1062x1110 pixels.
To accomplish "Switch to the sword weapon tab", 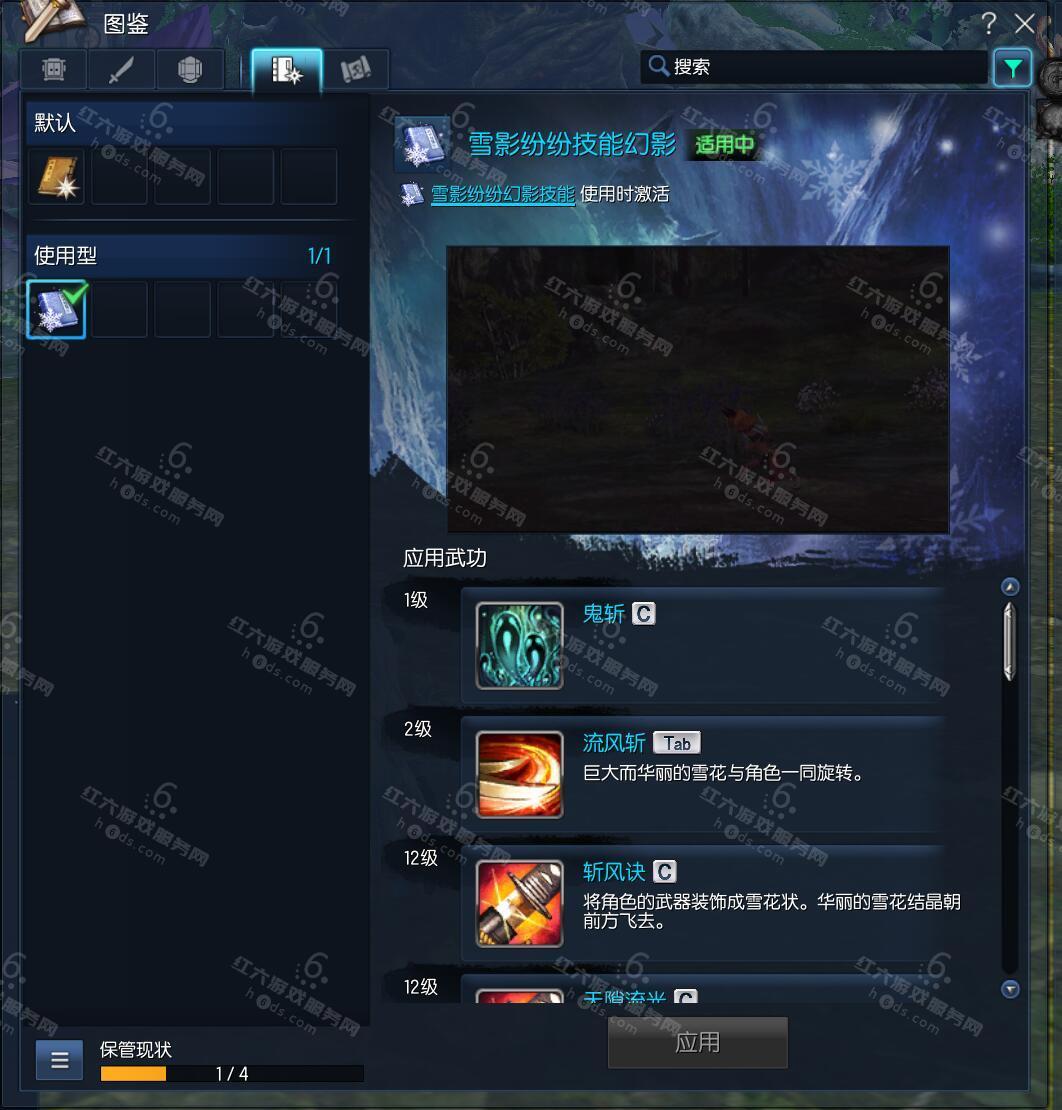I will (121, 69).
